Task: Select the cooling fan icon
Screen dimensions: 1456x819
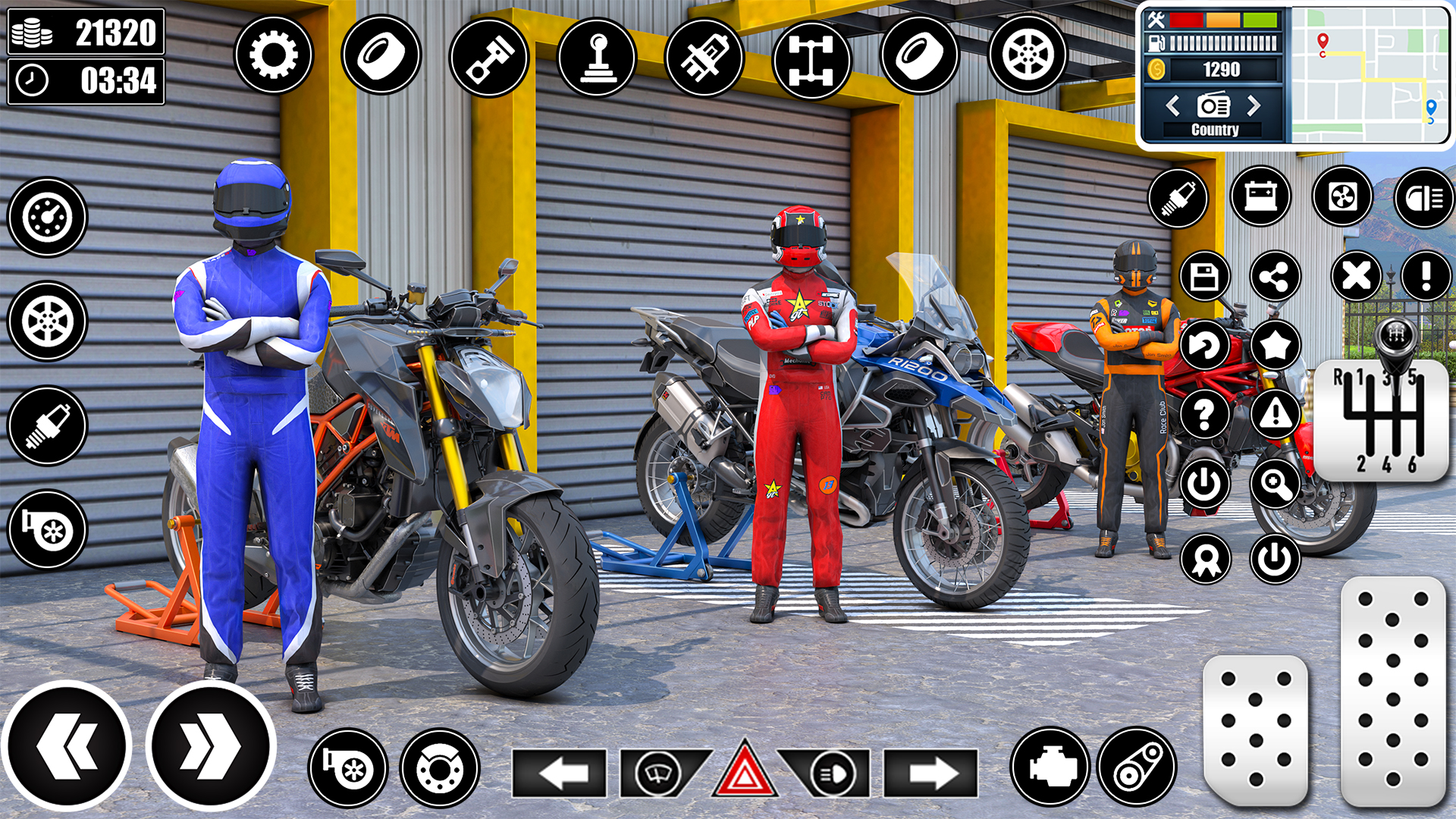Action: pyautogui.click(x=1341, y=197)
